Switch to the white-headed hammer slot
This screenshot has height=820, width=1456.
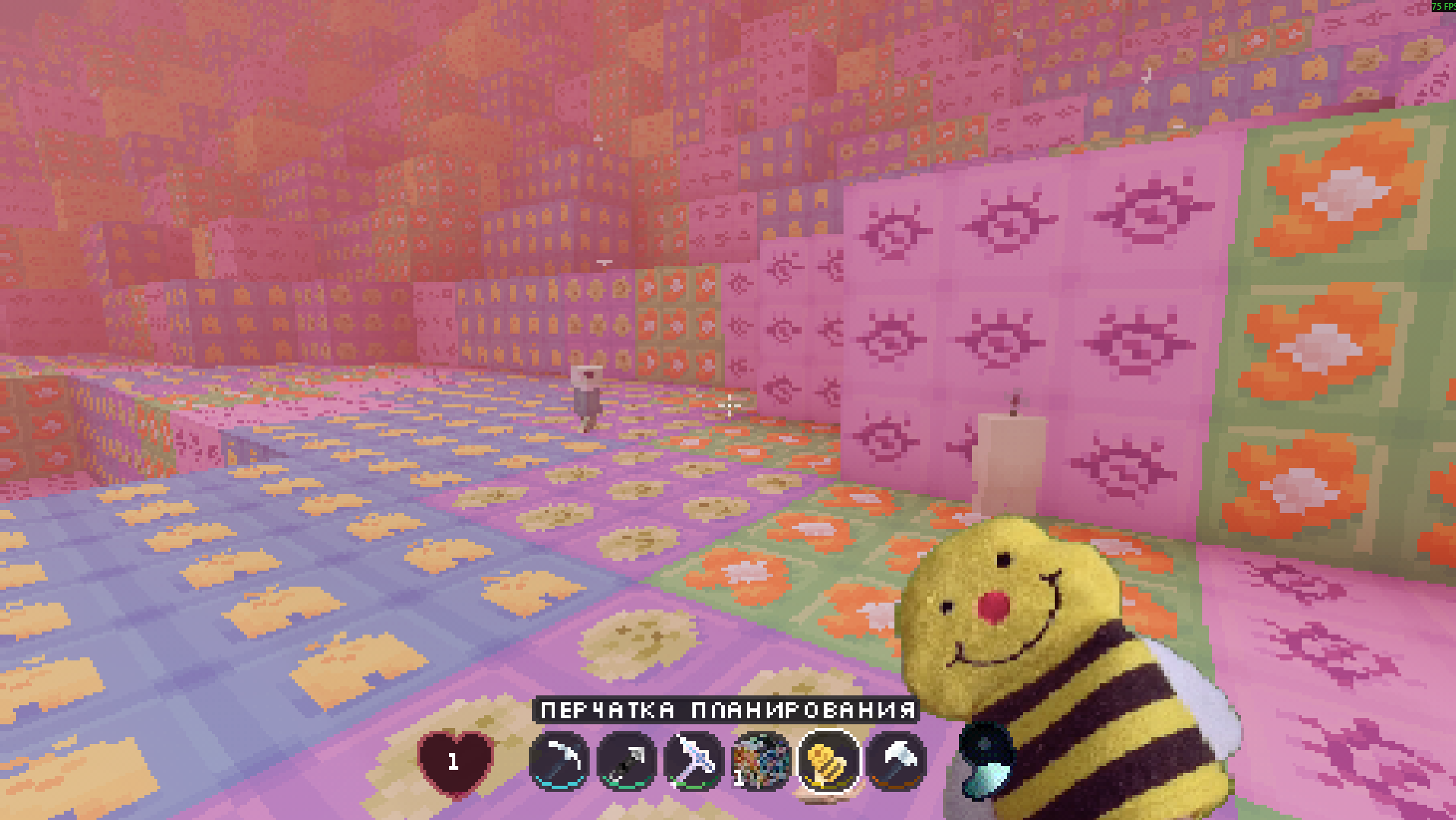pos(896,760)
